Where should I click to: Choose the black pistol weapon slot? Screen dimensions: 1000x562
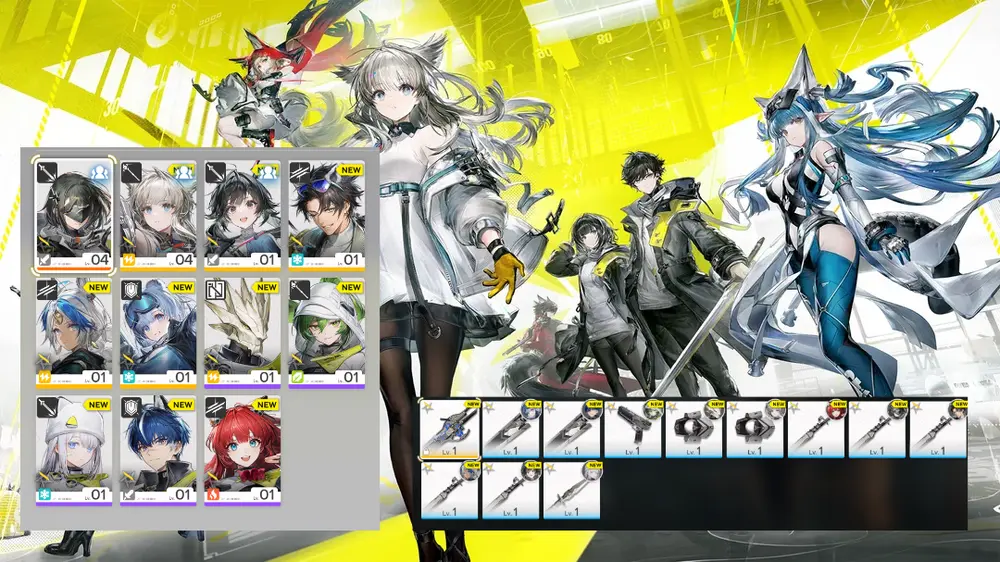pyautogui.click(x=633, y=428)
